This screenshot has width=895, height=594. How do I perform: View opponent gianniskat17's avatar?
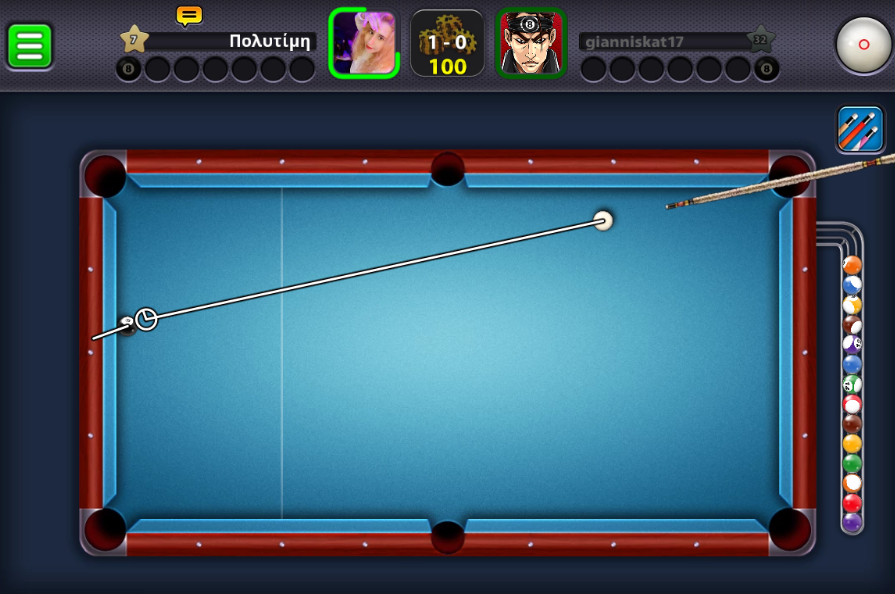(531, 43)
